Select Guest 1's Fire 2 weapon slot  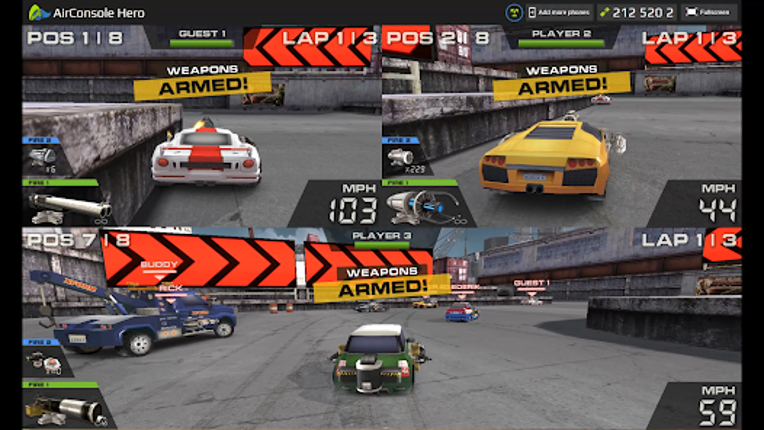pyautogui.click(x=44, y=158)
